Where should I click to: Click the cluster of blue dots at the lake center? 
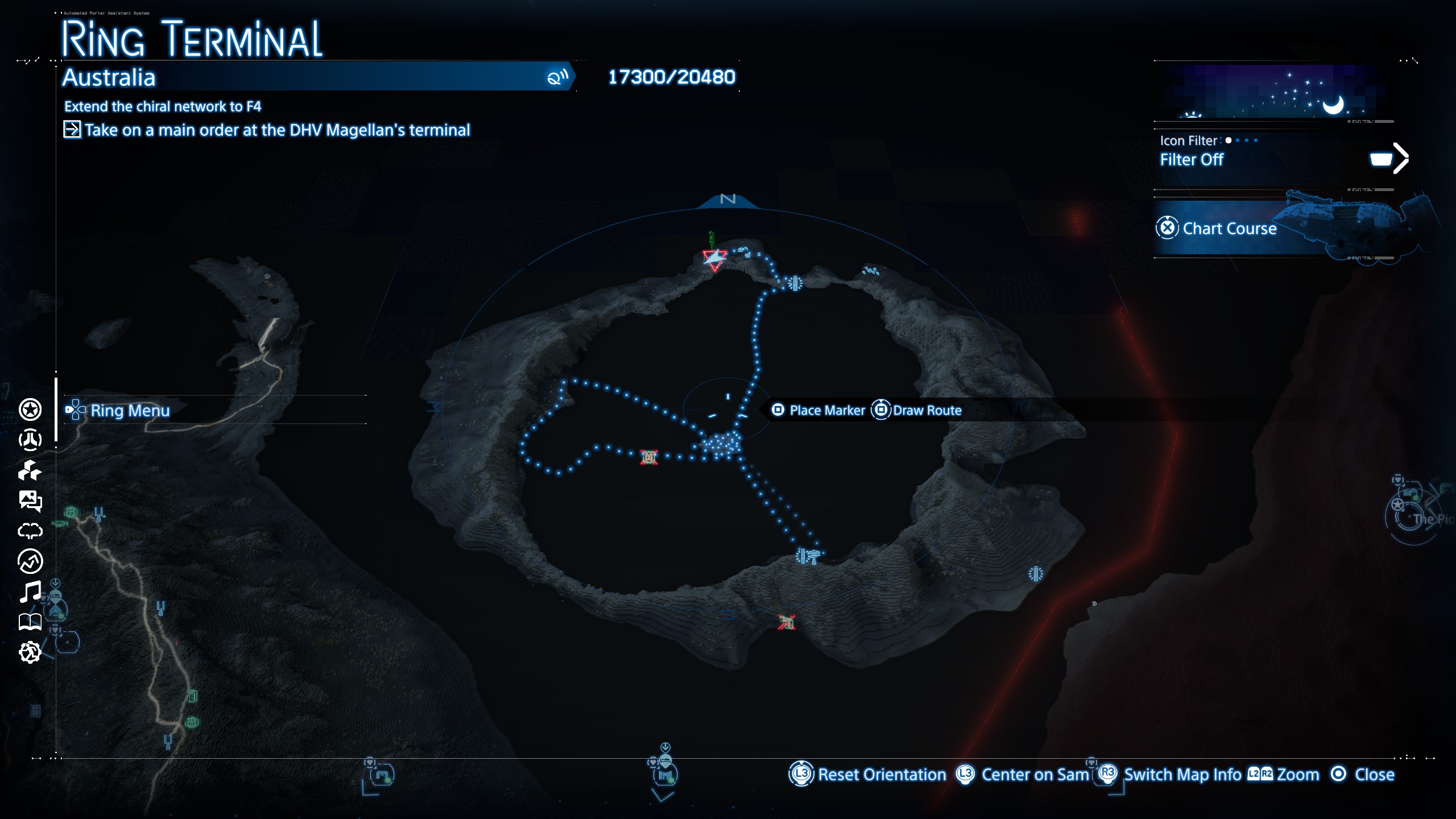point(721,445)
